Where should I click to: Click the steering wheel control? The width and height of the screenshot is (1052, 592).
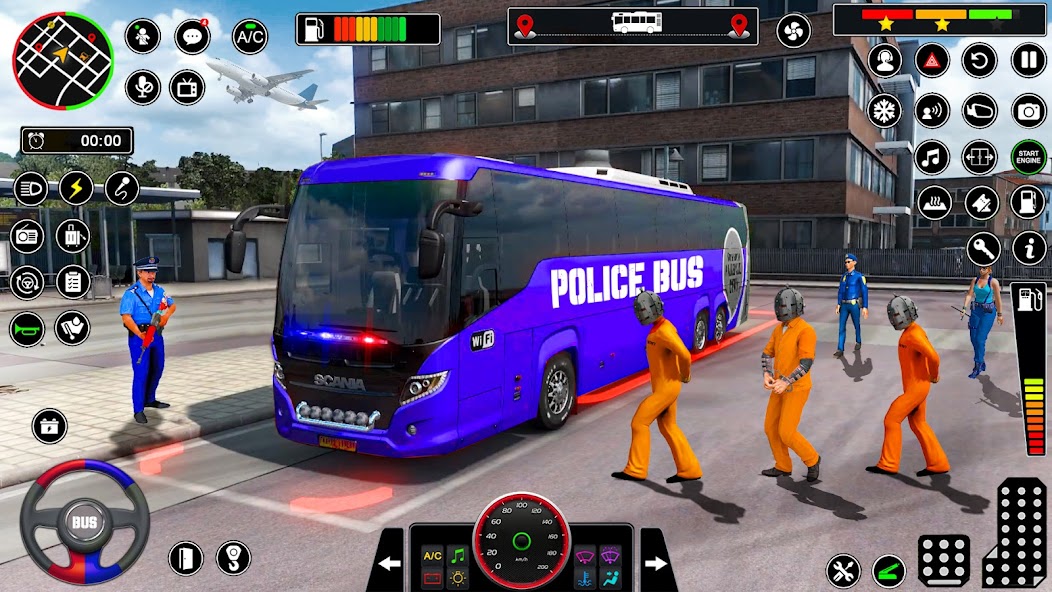[x=84, y=521]
